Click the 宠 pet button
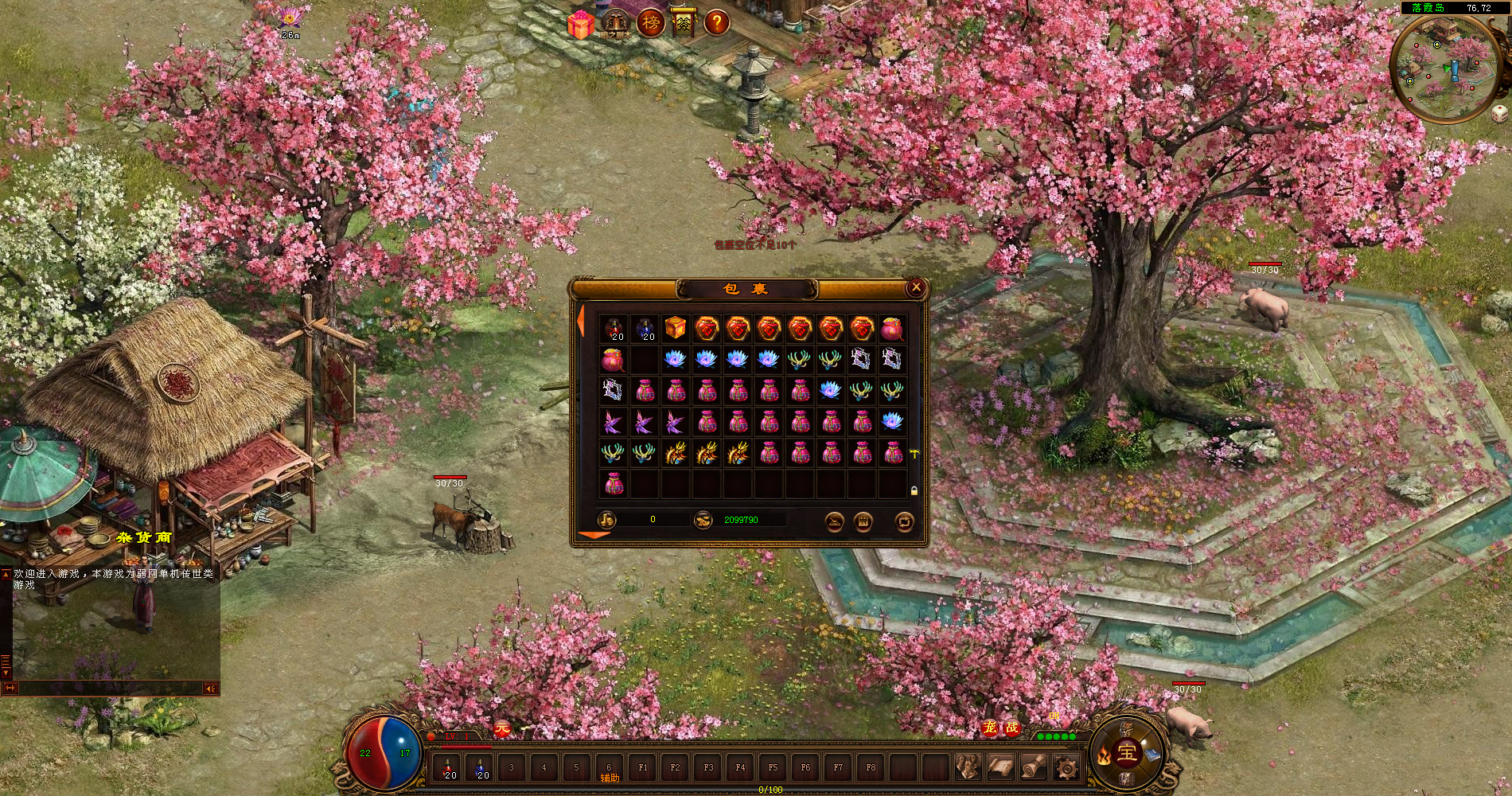The image size is (1512, 796). 990,728
